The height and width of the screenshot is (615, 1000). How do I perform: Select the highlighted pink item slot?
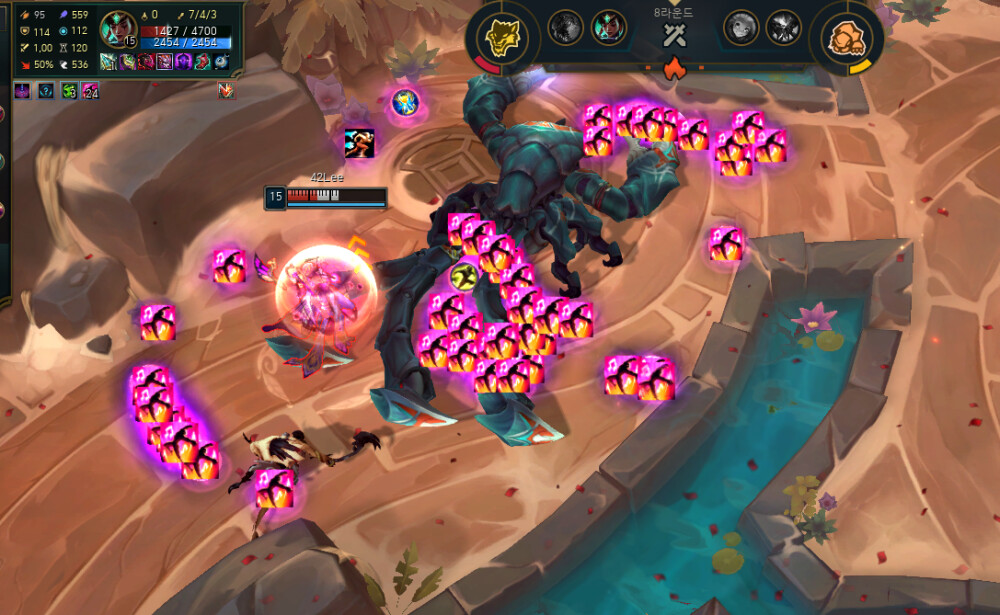tap(164, 62)
